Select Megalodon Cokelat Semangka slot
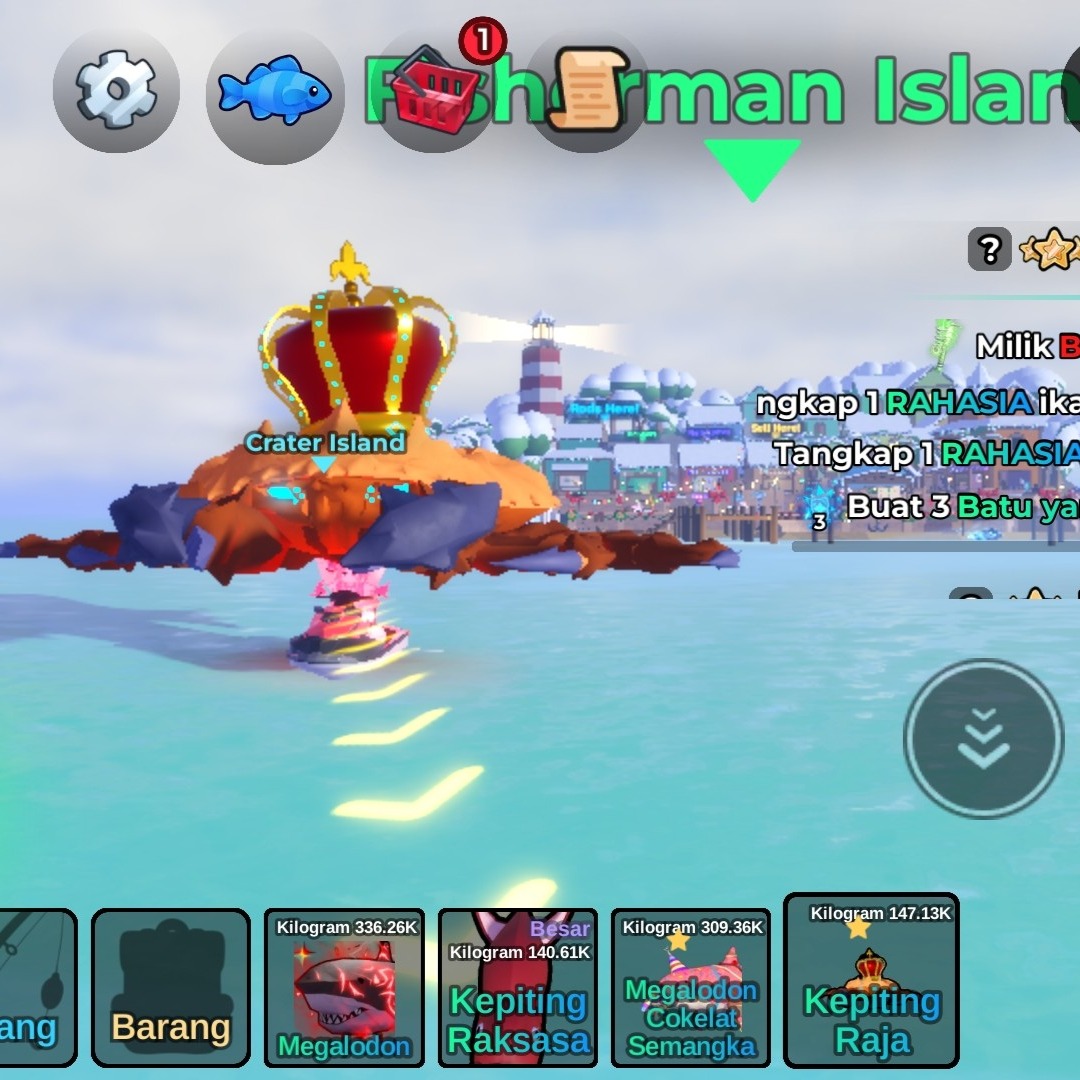This screenshot has height=1080, width=1080. (x=690, y=987)
